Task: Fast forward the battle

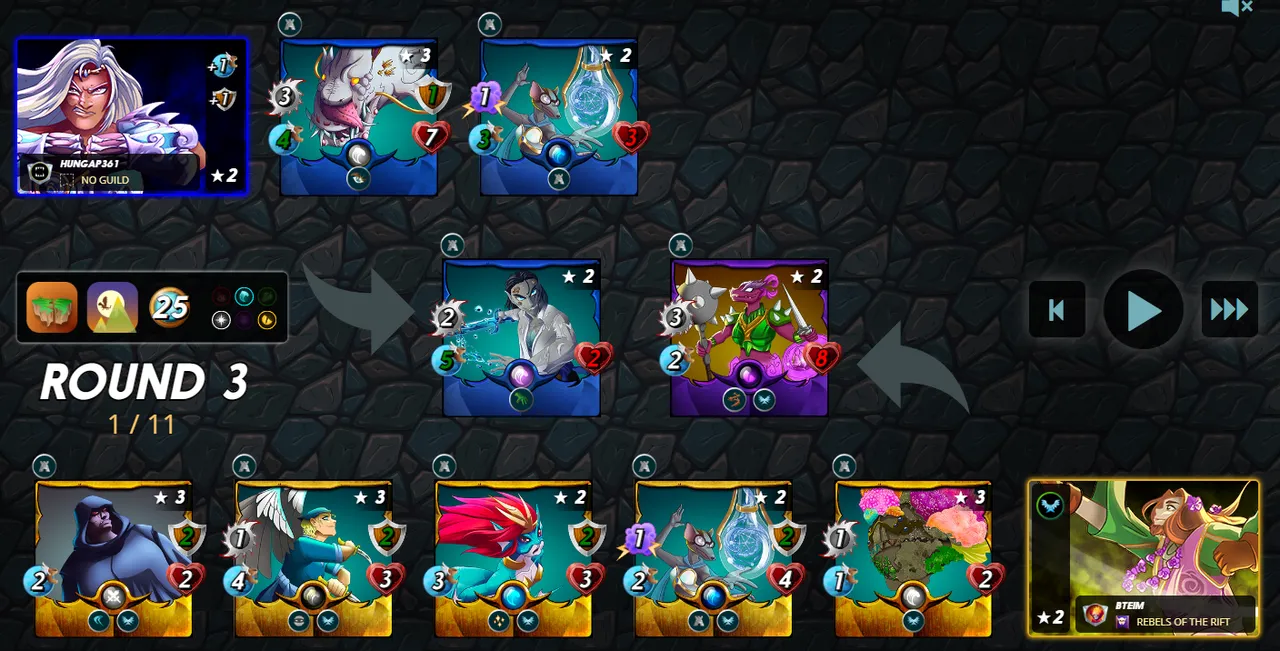Action: pos(1229,309)
